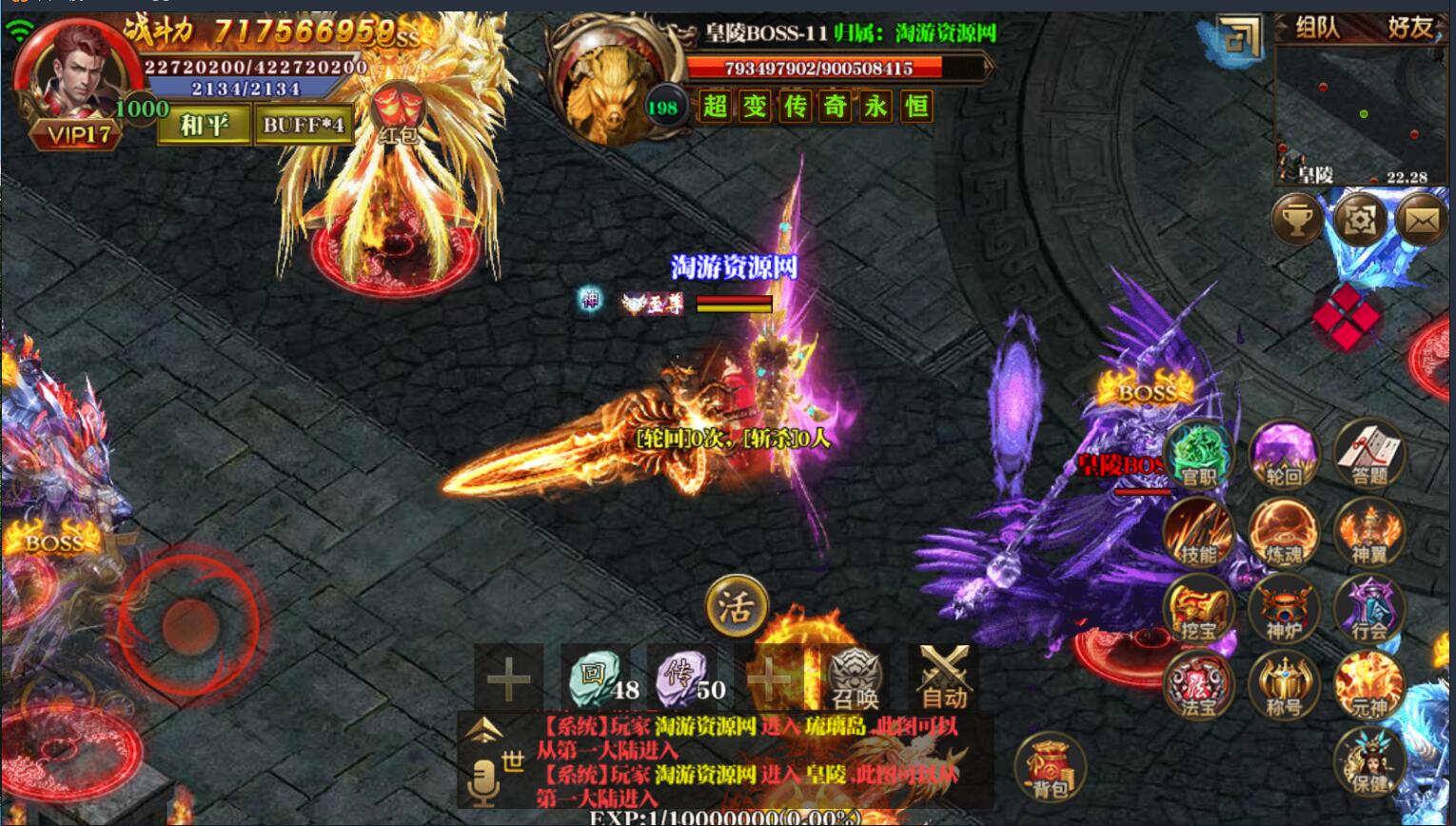This screenshot has width=1456, height=826.
Task: Open the 皇陵 minimap
Action: [1361, 114]
